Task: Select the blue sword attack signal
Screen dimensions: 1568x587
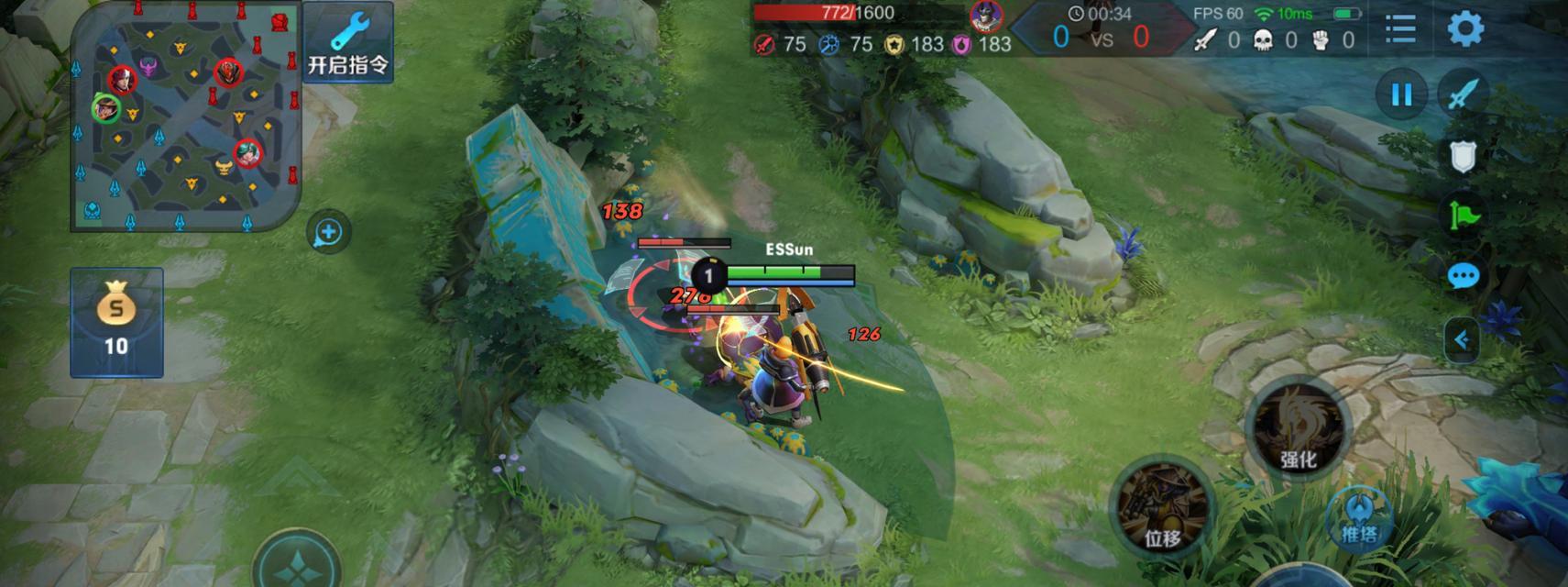Action: click(x=1464, y=94)
